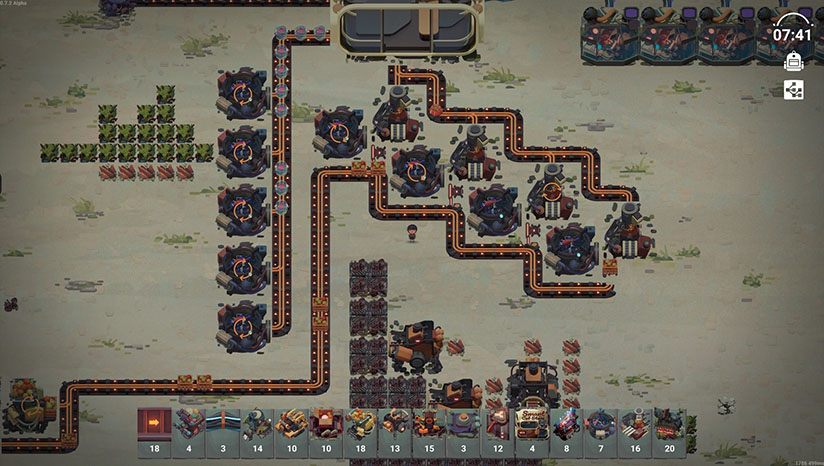Open the branching tech tree icon
This screenshot has width=824, height=466.
(x=793, y=90)
